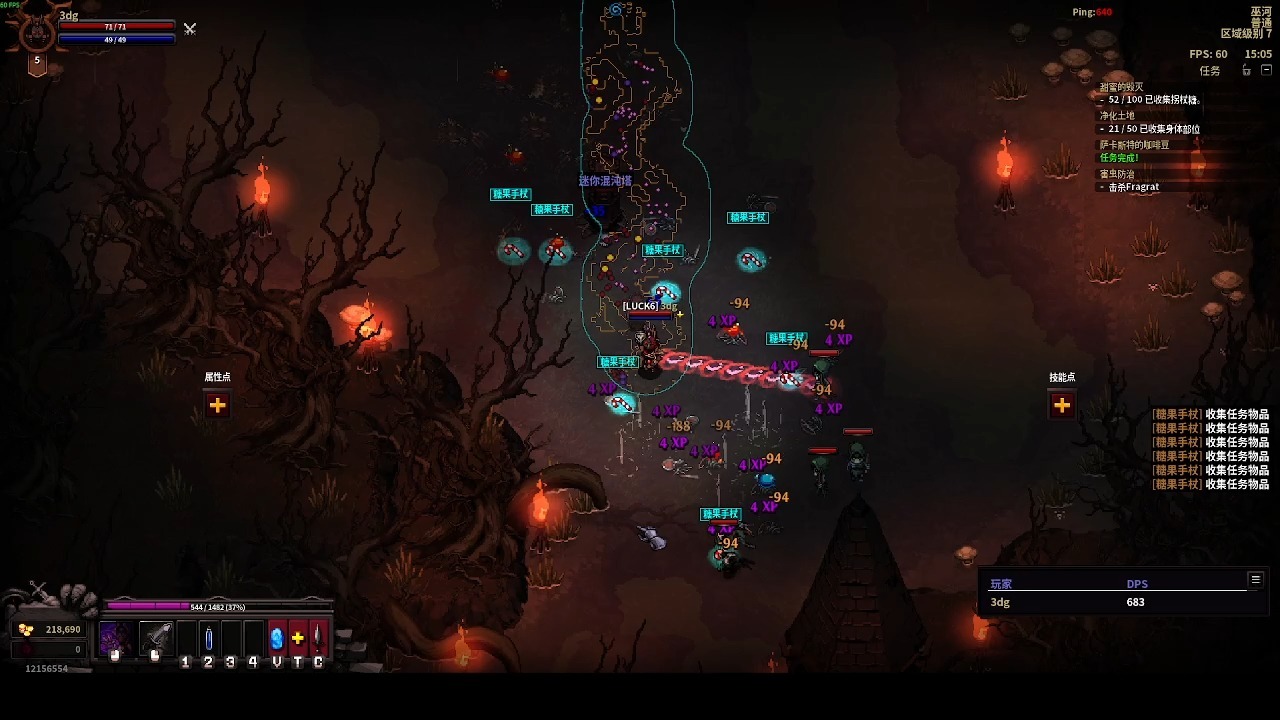Open the 技能点 skill point plus button

[1062, 405]
